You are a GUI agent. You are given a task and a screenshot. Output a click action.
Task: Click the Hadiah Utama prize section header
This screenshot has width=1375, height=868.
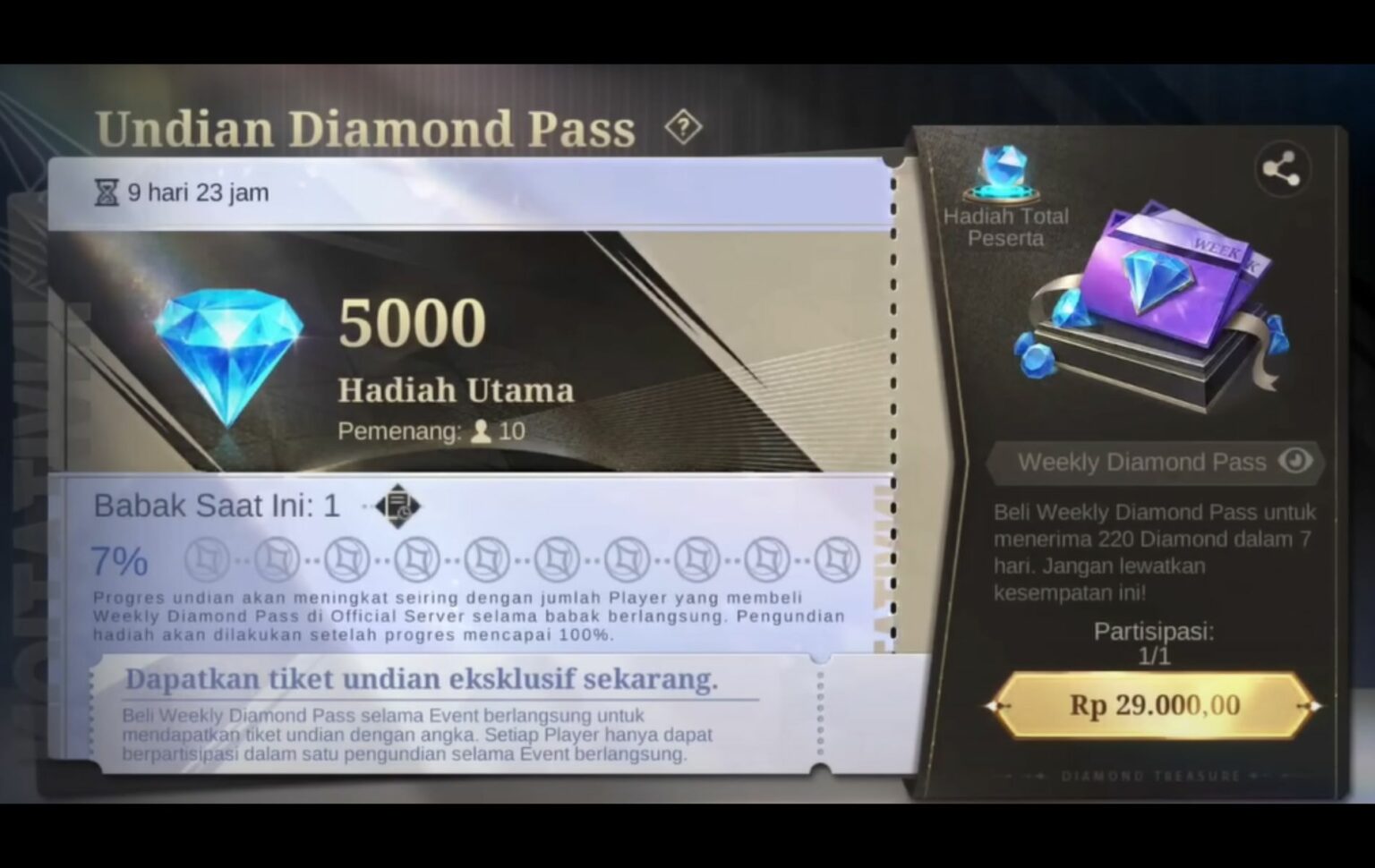pyautogui.click(x=457, y=389)
